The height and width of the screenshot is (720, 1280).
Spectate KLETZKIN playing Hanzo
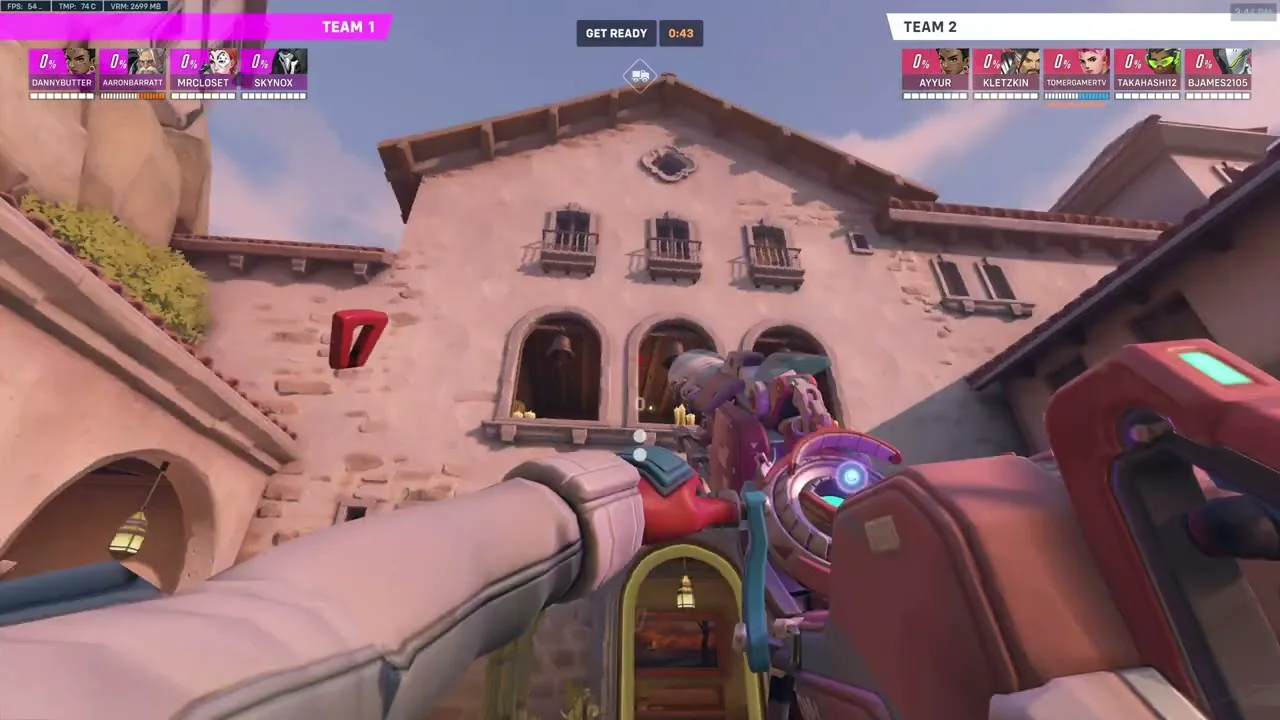(1006, 72)
